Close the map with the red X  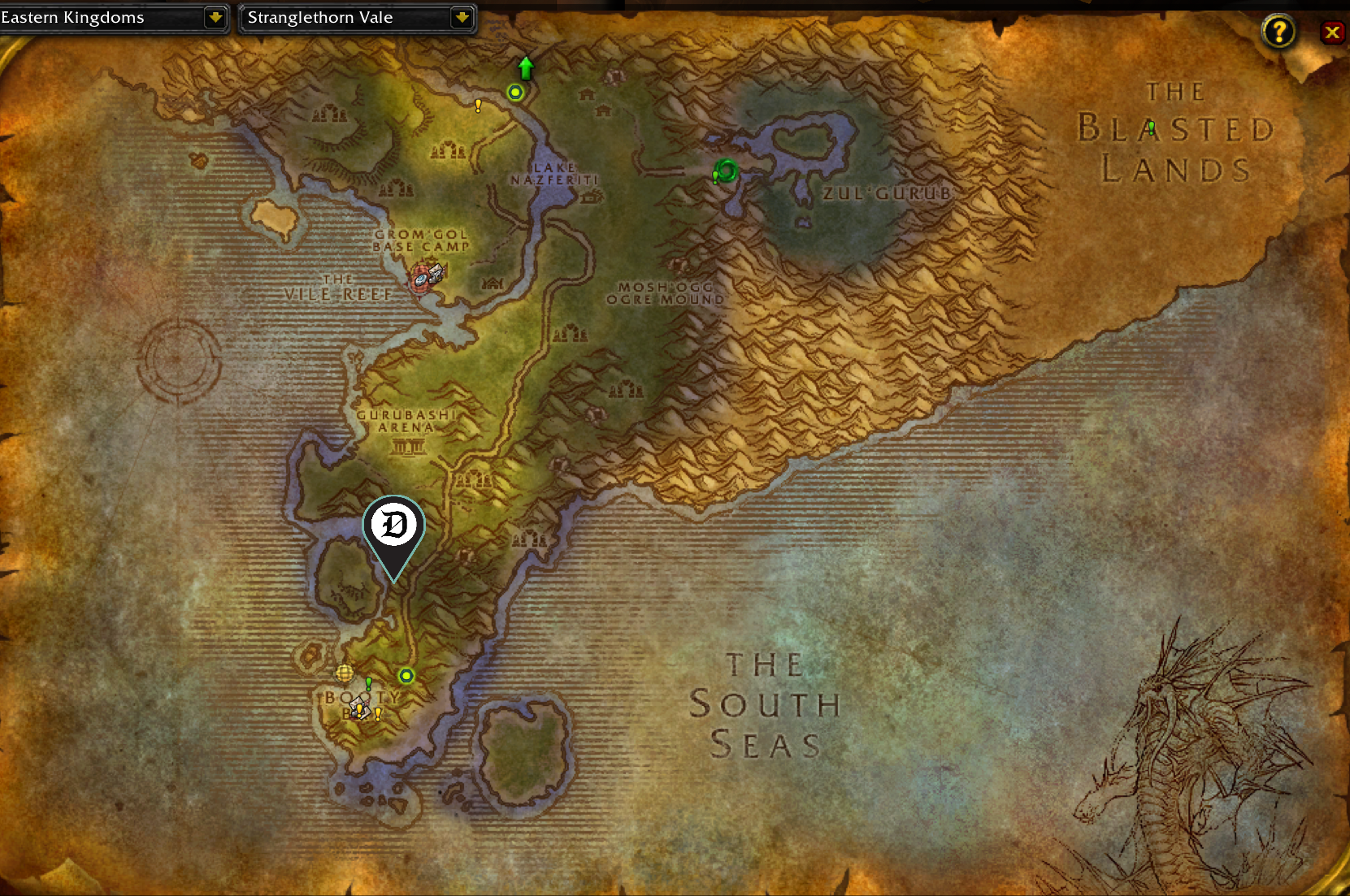point(1332,32)
